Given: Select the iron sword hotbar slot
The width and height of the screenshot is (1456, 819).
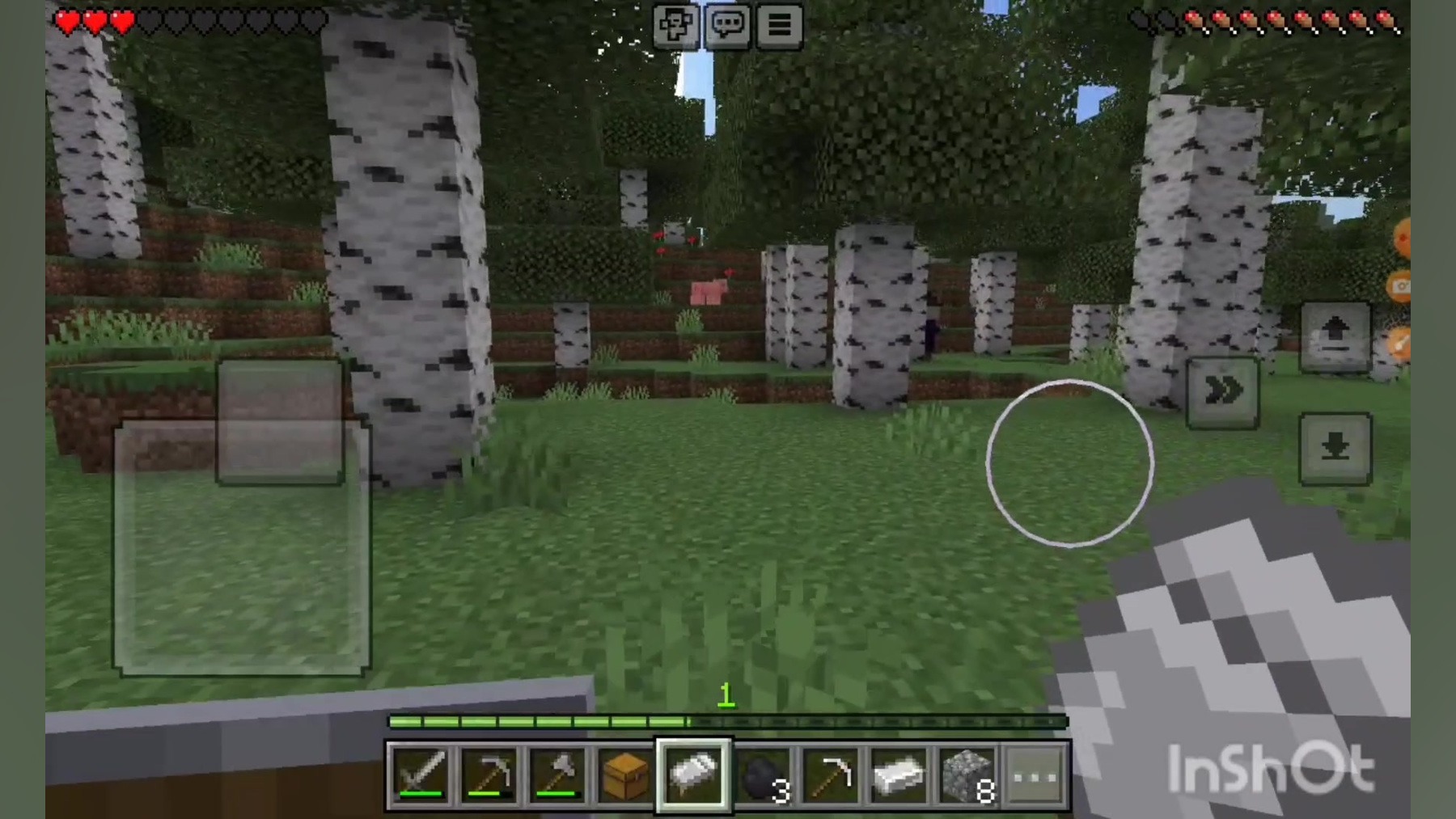Looking at the screenshot, I should pyautogui.click(x=421, y=775).
